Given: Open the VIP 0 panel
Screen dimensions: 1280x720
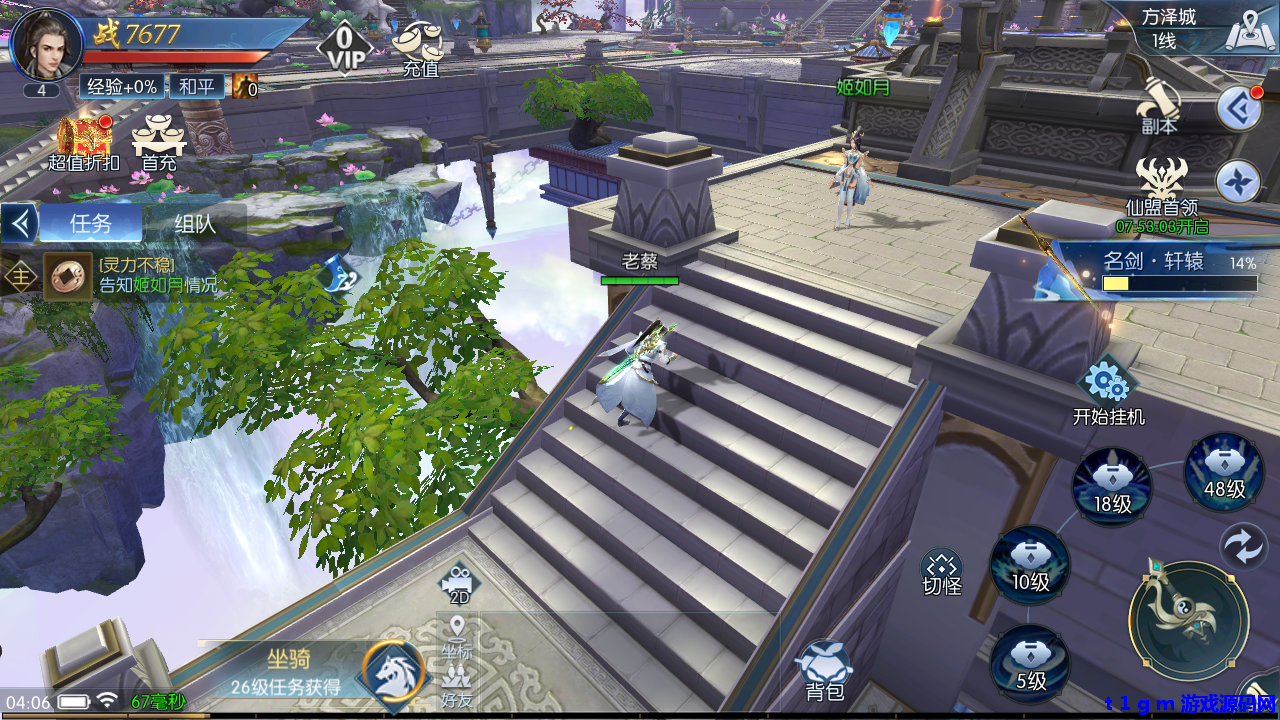Looking at the screenshot, I should coord(344,47).
